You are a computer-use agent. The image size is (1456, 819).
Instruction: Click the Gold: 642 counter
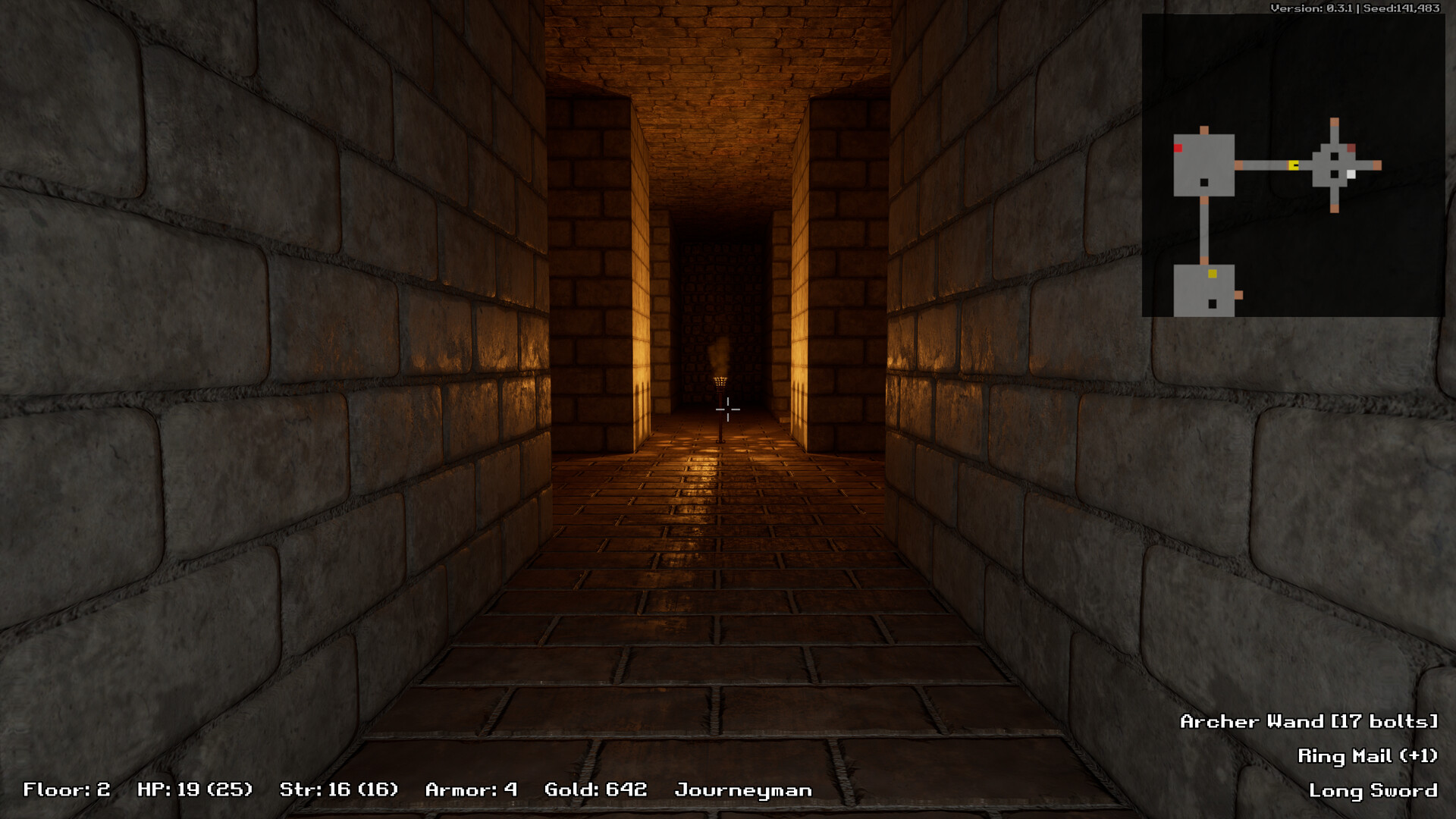[595, 789]
